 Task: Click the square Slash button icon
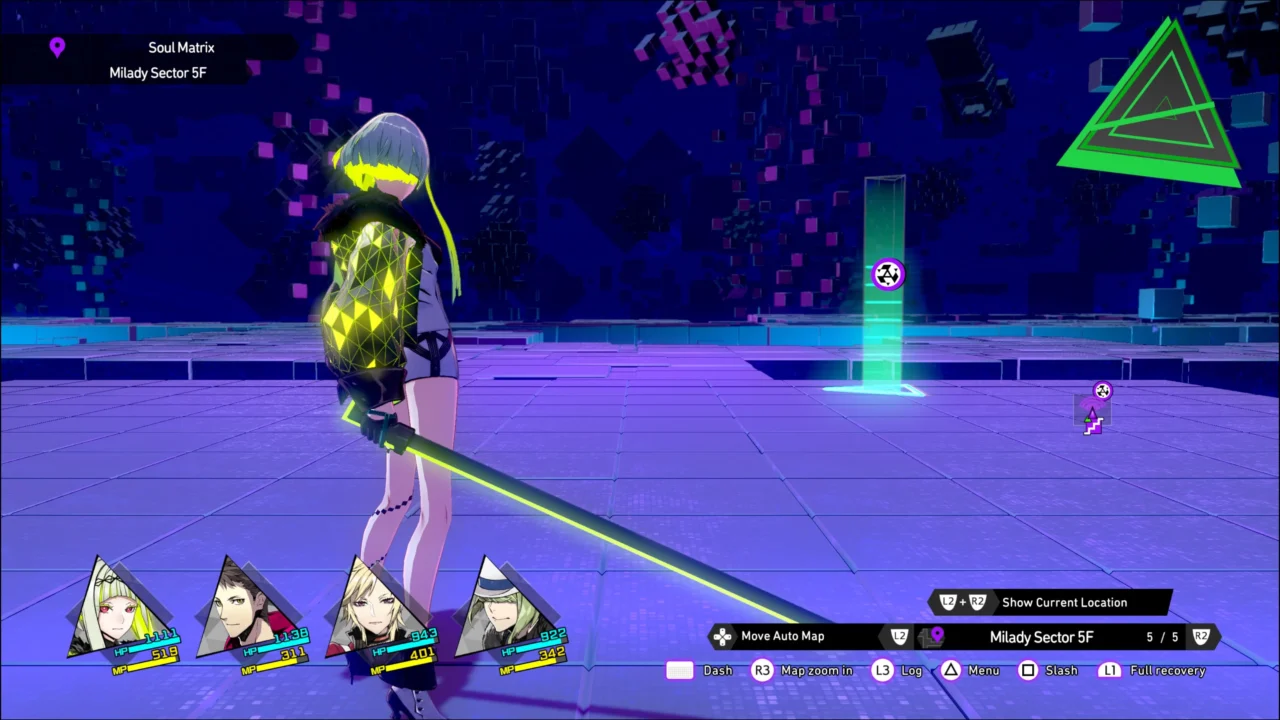[x=1028, y=670]
